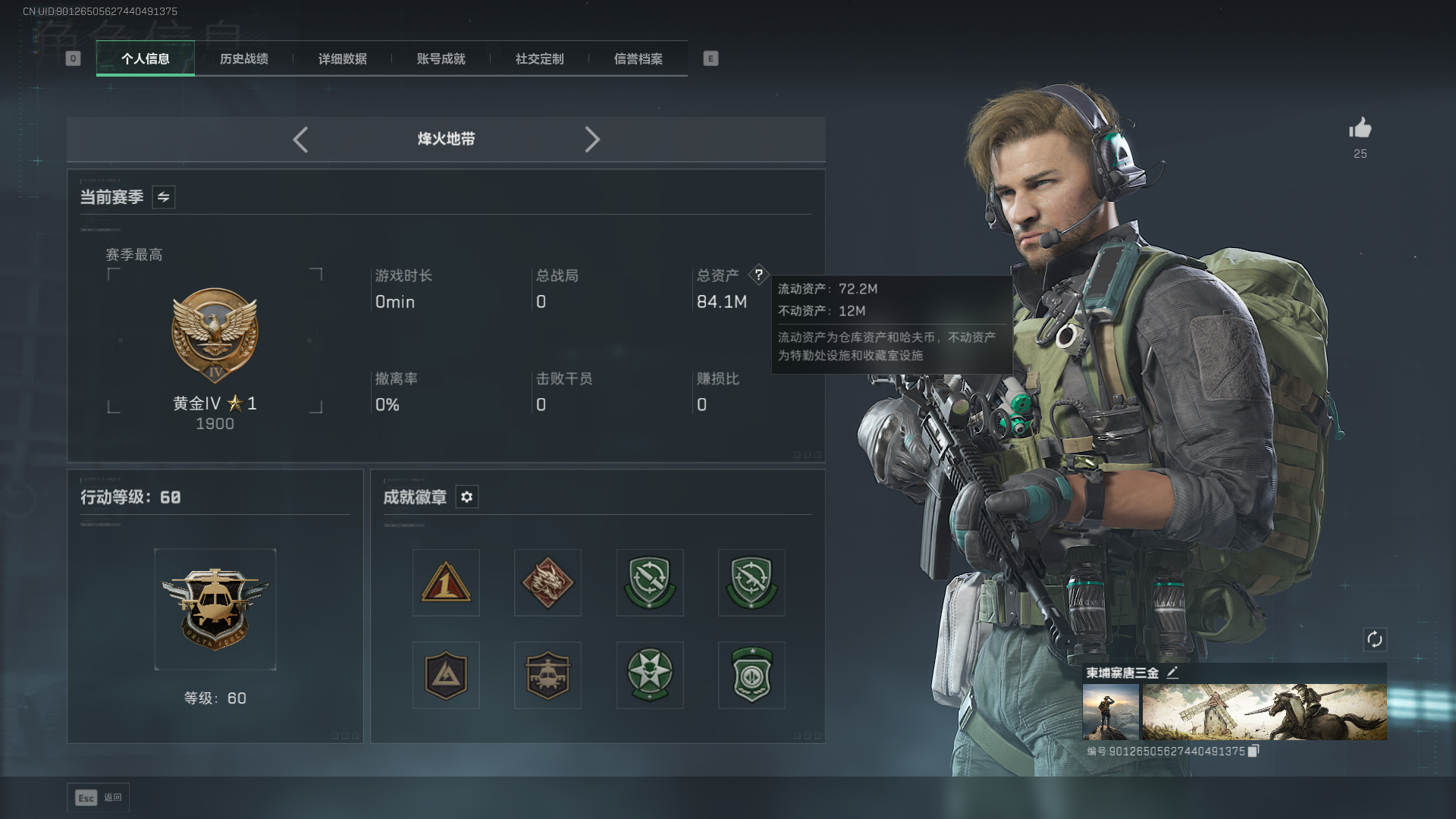This screenshot has height=819, width=1456.
Task: Switch to the 历史战绩 tab
Action: (243, 59)
